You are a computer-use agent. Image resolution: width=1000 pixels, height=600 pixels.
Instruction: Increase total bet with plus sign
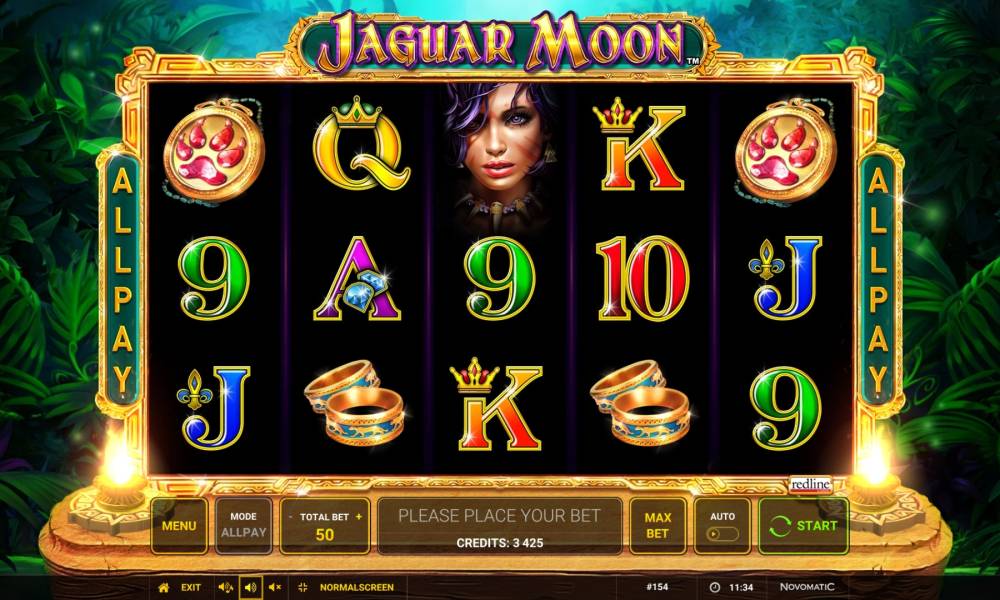[x=358, y=517]
